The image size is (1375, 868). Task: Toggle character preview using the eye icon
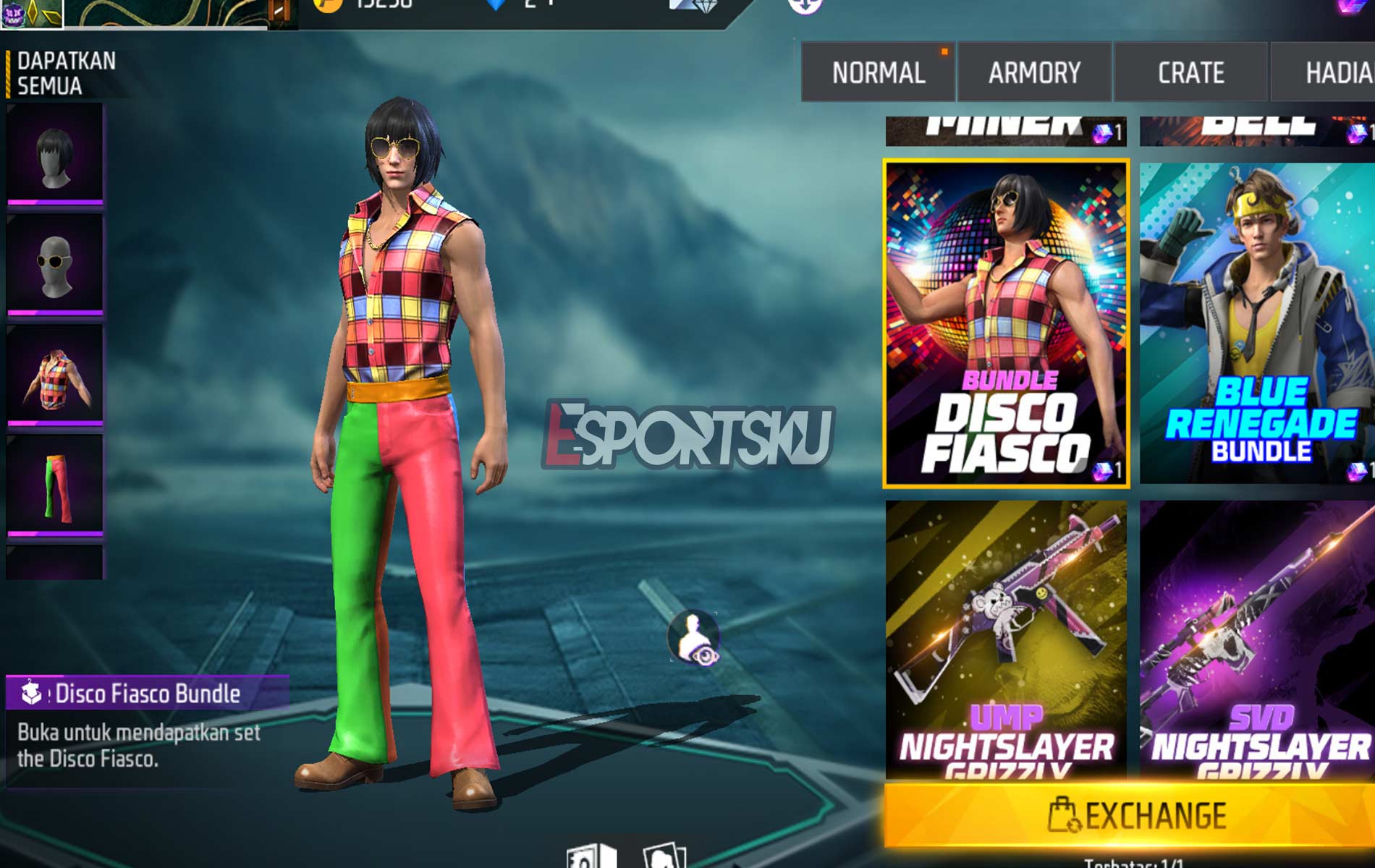pos(693,635)
